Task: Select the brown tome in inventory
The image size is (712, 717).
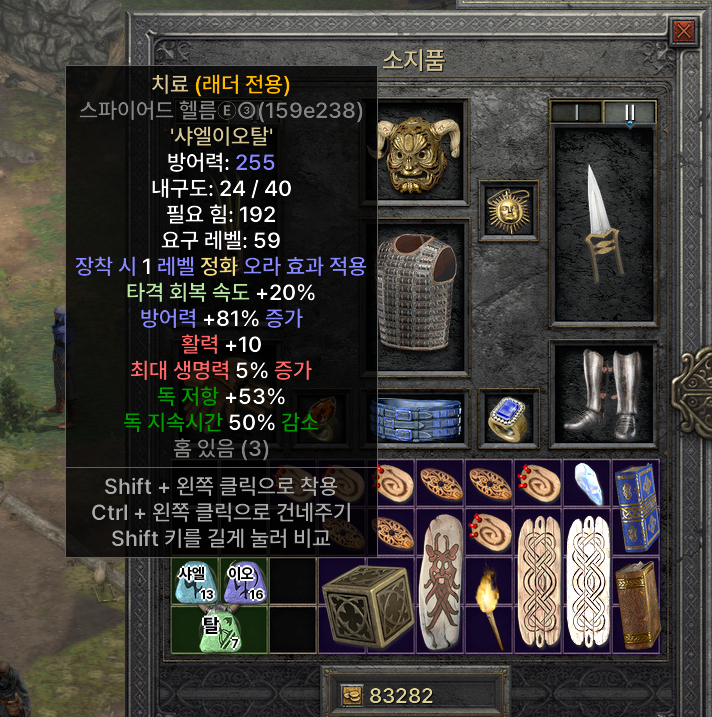Action: (x=636, y=607)
